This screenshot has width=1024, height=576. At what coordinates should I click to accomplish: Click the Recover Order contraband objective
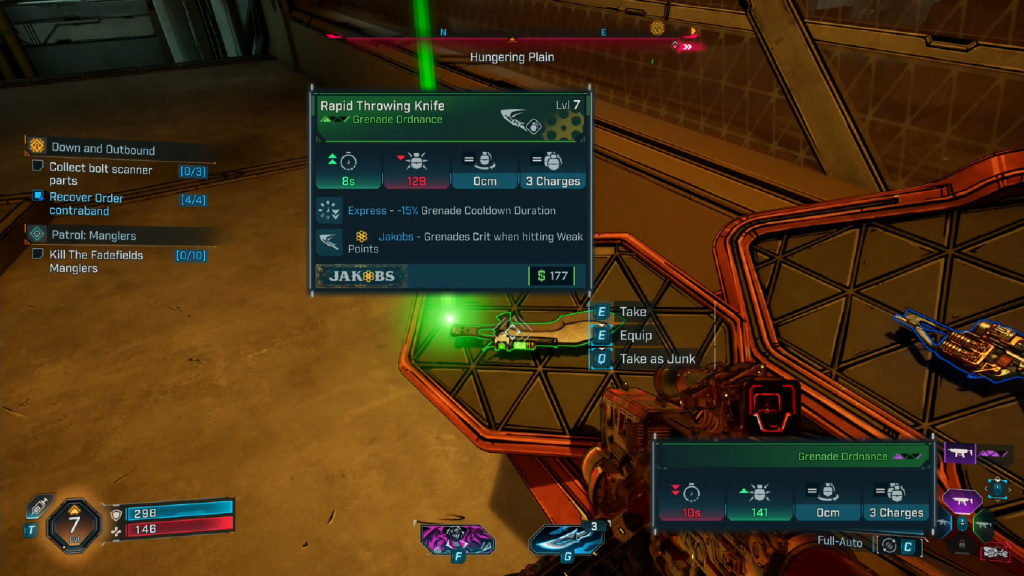click(38, 196)
